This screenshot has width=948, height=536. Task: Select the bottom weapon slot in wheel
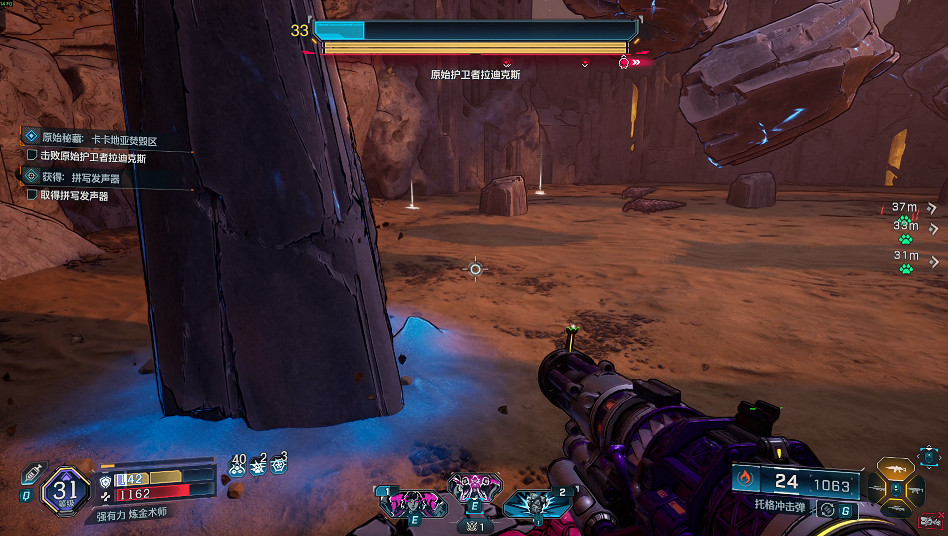[x=896, y=509]
